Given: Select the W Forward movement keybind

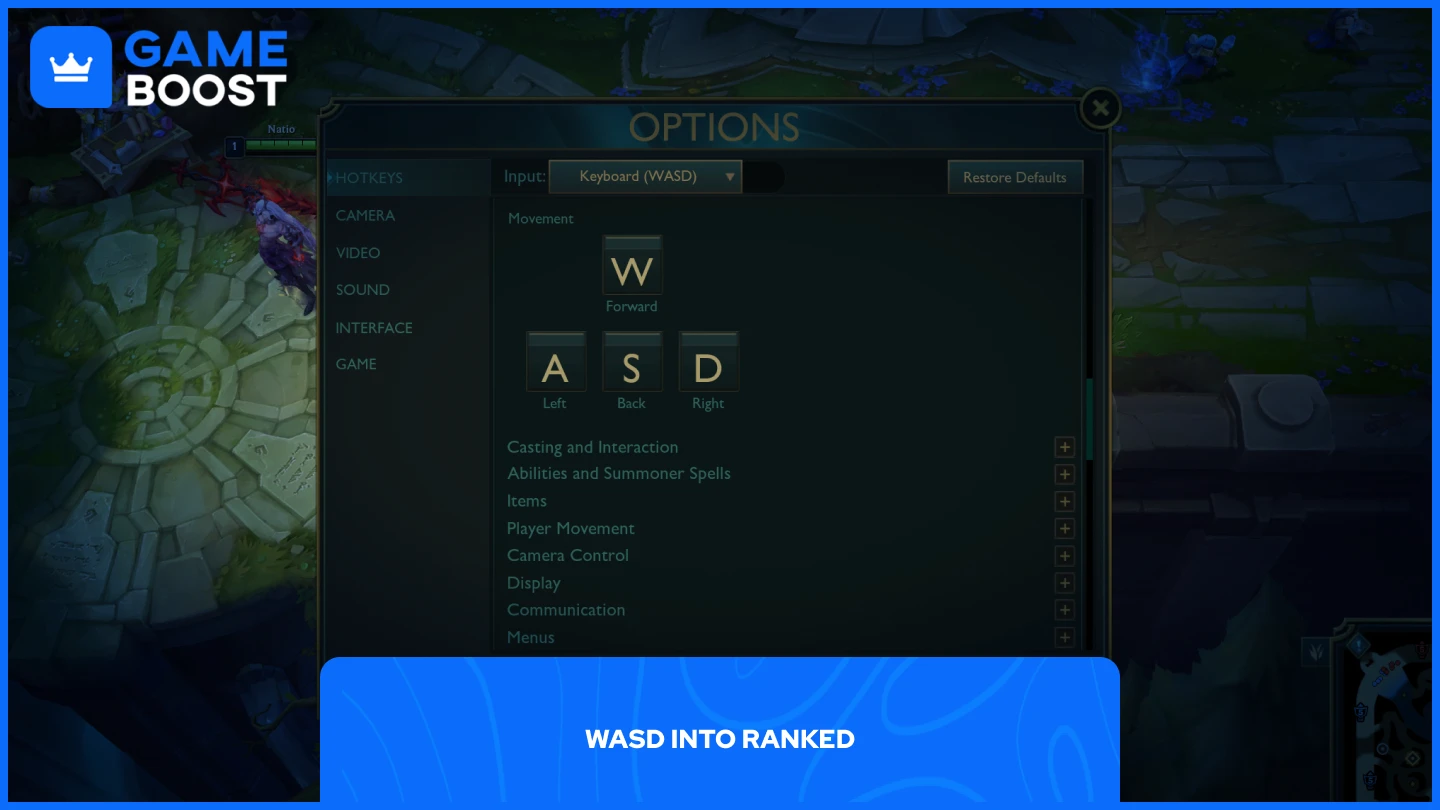Looking at the screenshot, I should tap(632, 265).
